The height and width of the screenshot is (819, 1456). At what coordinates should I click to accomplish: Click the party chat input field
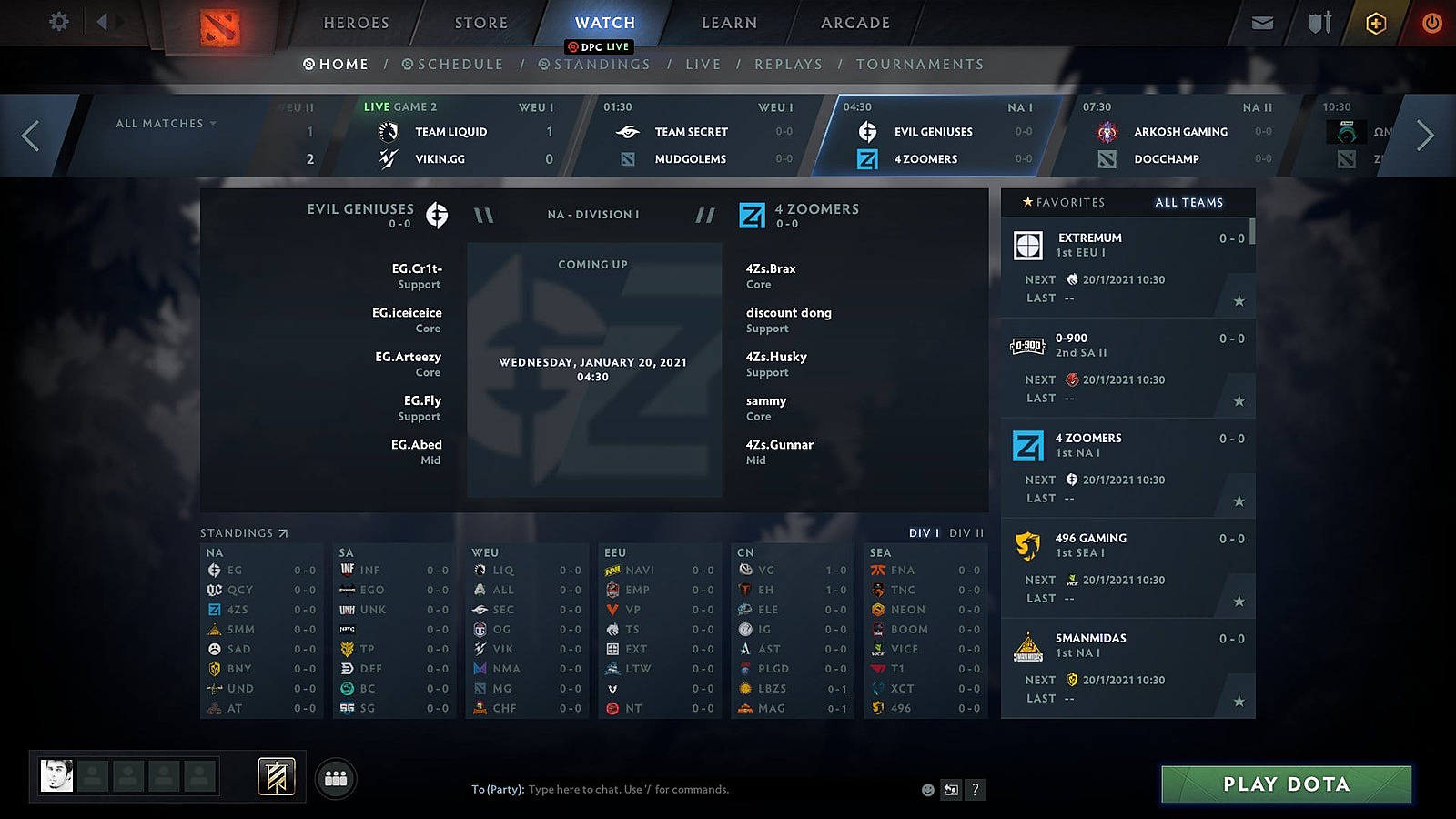(x=692, y=790)
